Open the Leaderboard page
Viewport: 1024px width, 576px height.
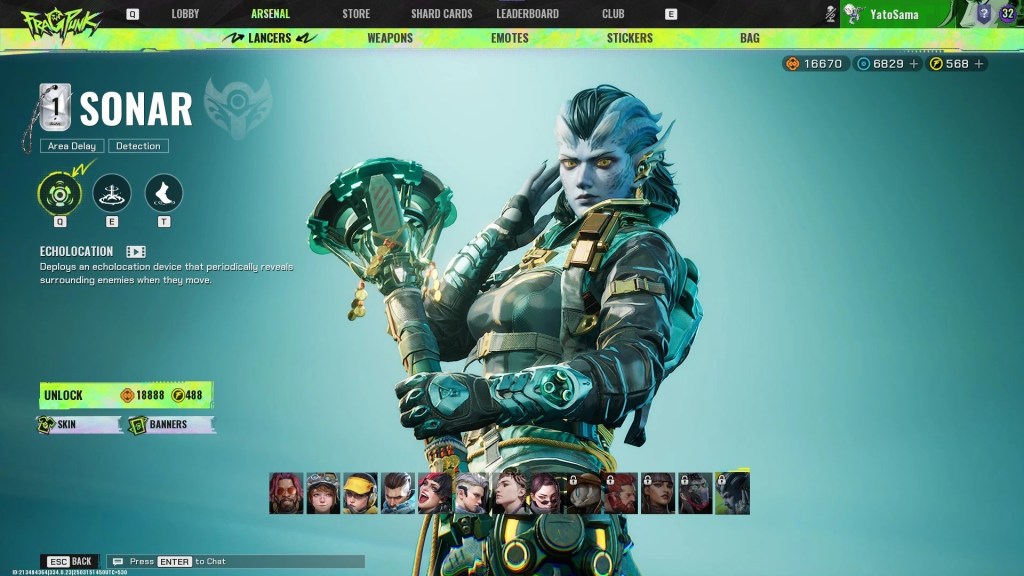tap(527, 14)
